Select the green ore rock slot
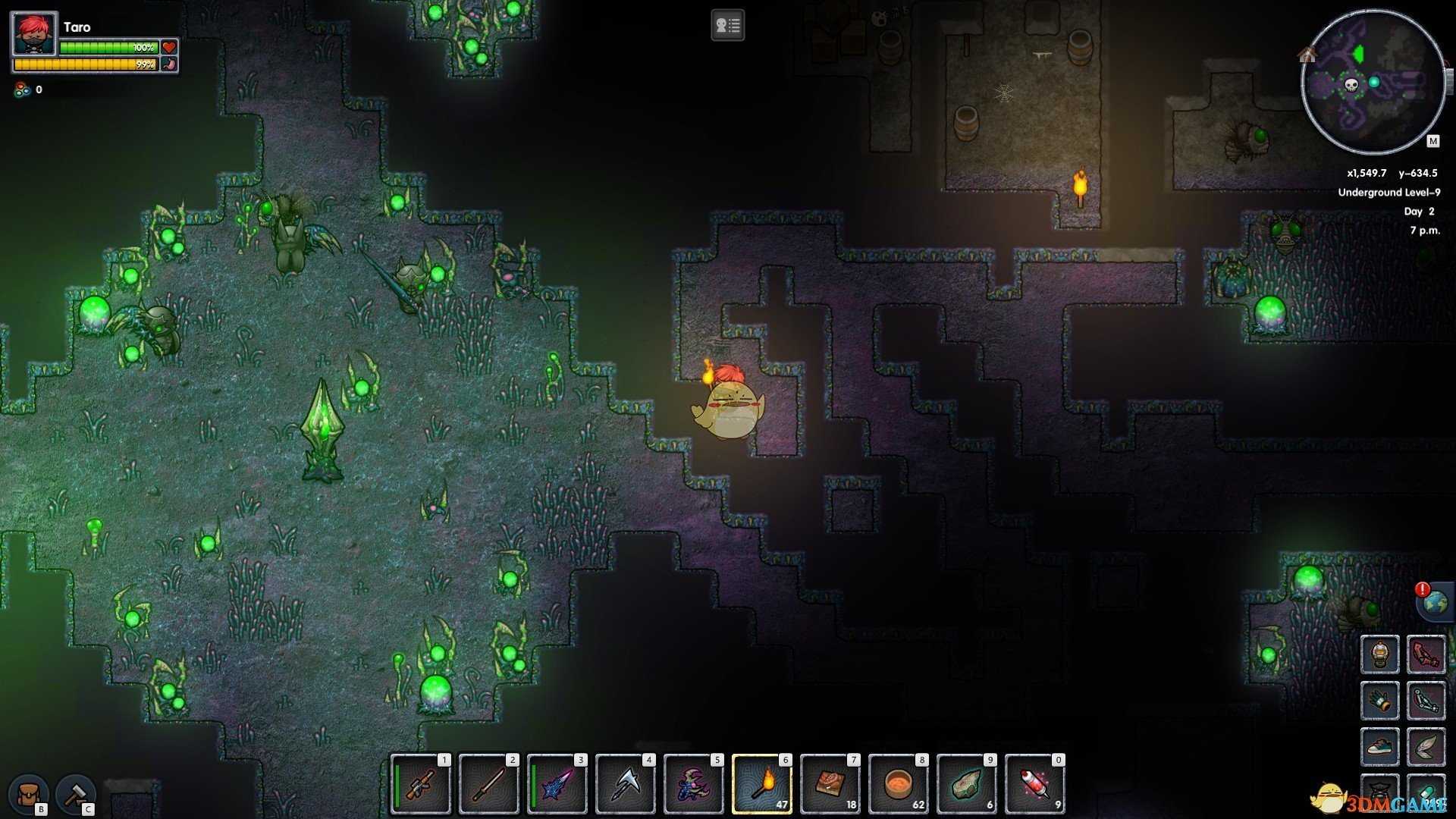This screenshot has height=819, width=1456. pyautogui.click(x=967, y=784)
